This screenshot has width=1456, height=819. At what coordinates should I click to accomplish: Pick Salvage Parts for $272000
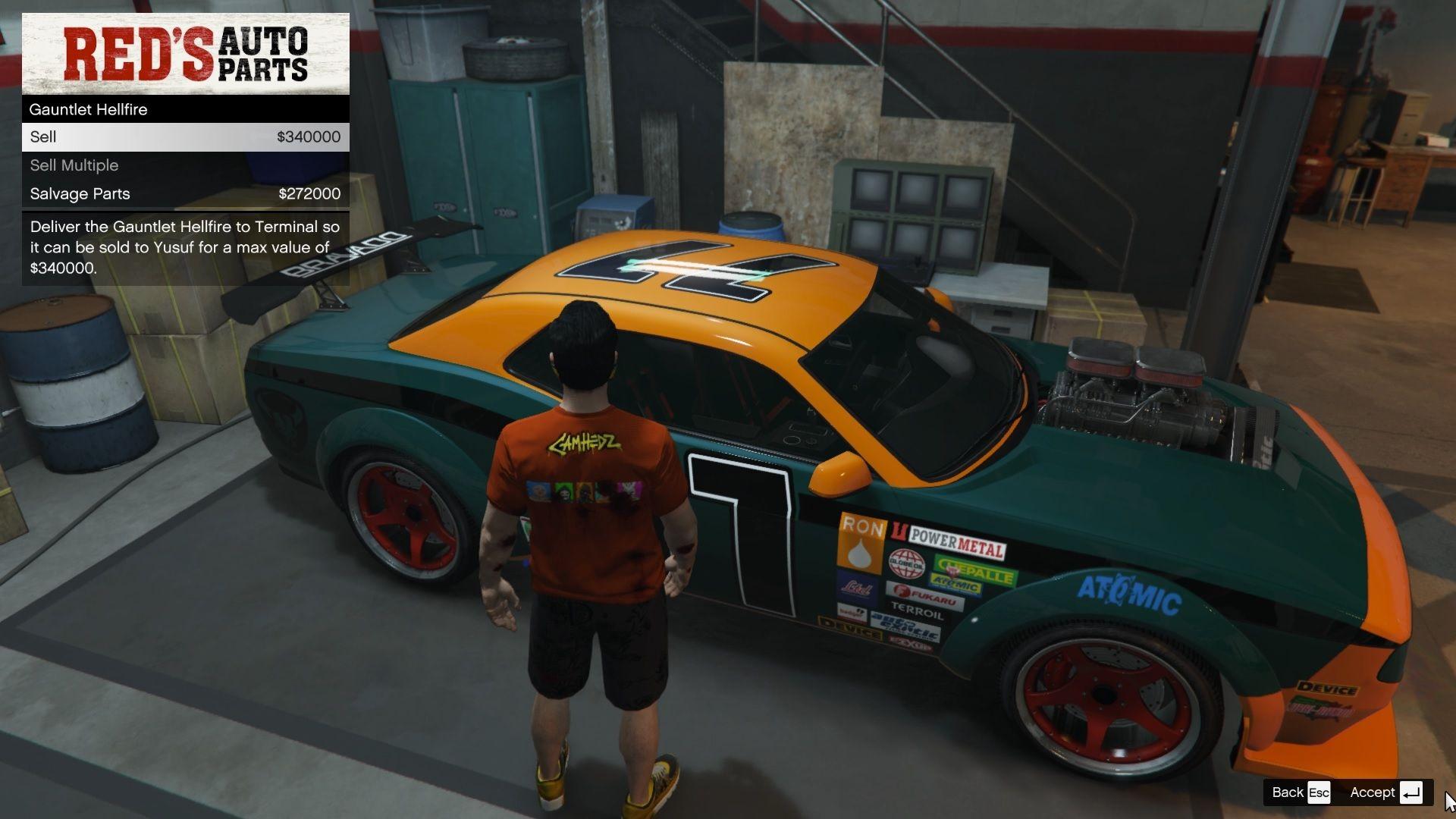click(185, 194)
